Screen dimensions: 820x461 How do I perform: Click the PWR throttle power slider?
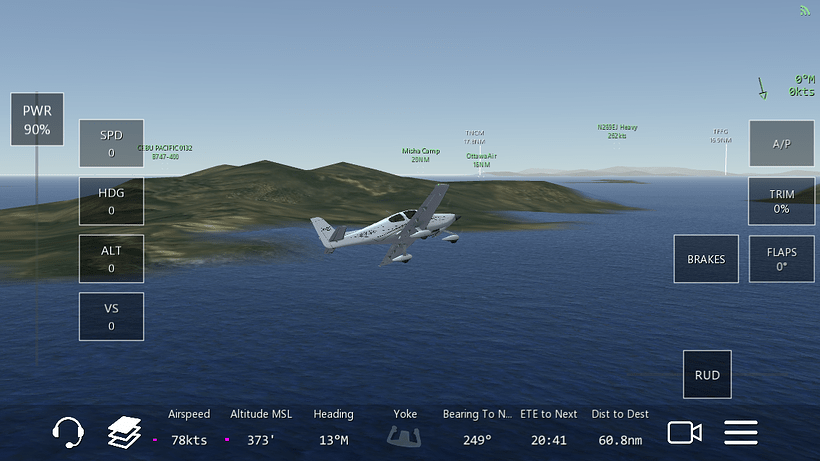tap(38, 120)
